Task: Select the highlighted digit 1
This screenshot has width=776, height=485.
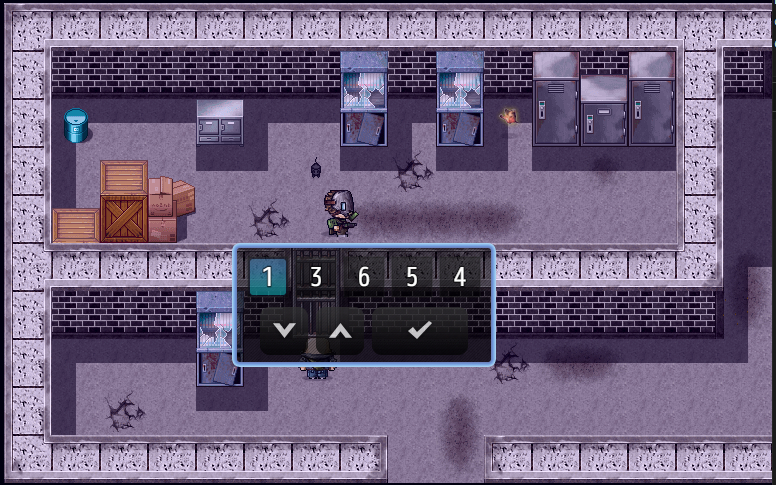Action: tap(267, 277)
